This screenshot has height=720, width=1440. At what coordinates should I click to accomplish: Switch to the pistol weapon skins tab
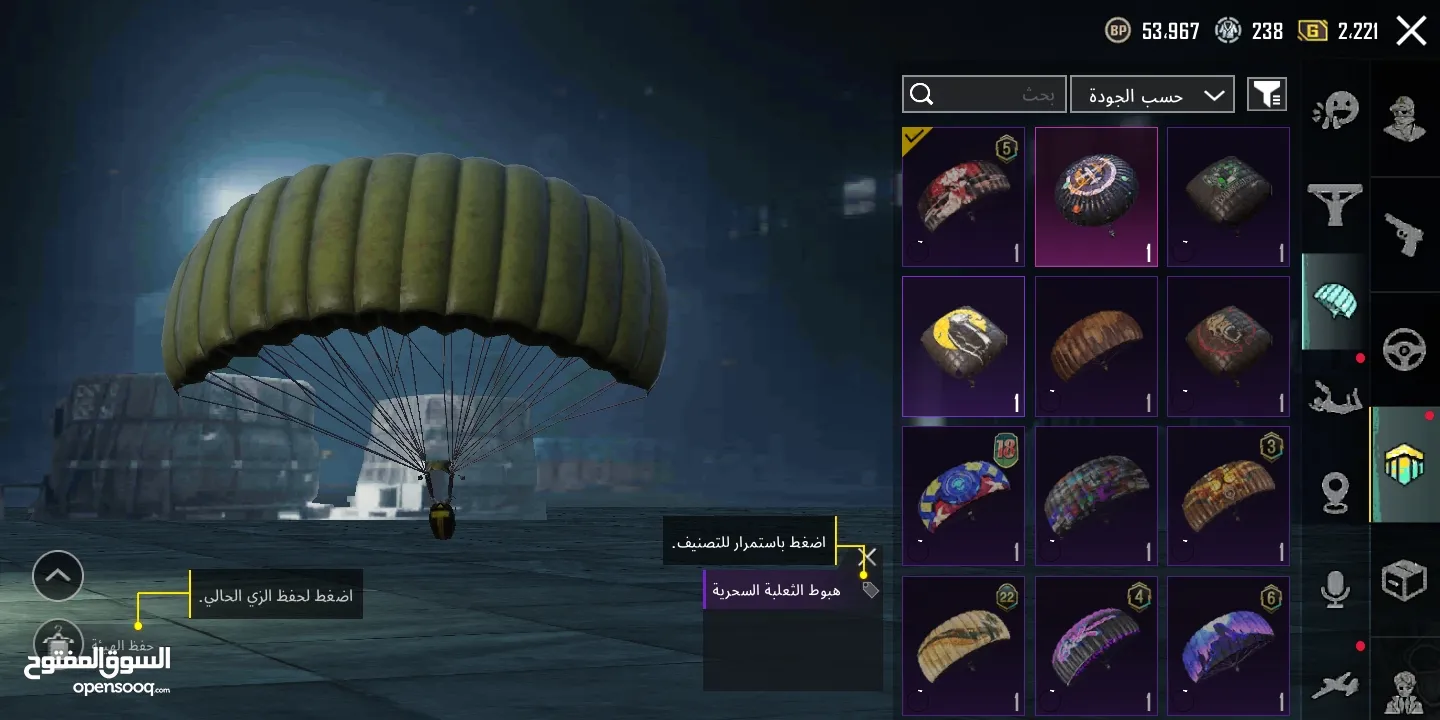[1404, 234]
